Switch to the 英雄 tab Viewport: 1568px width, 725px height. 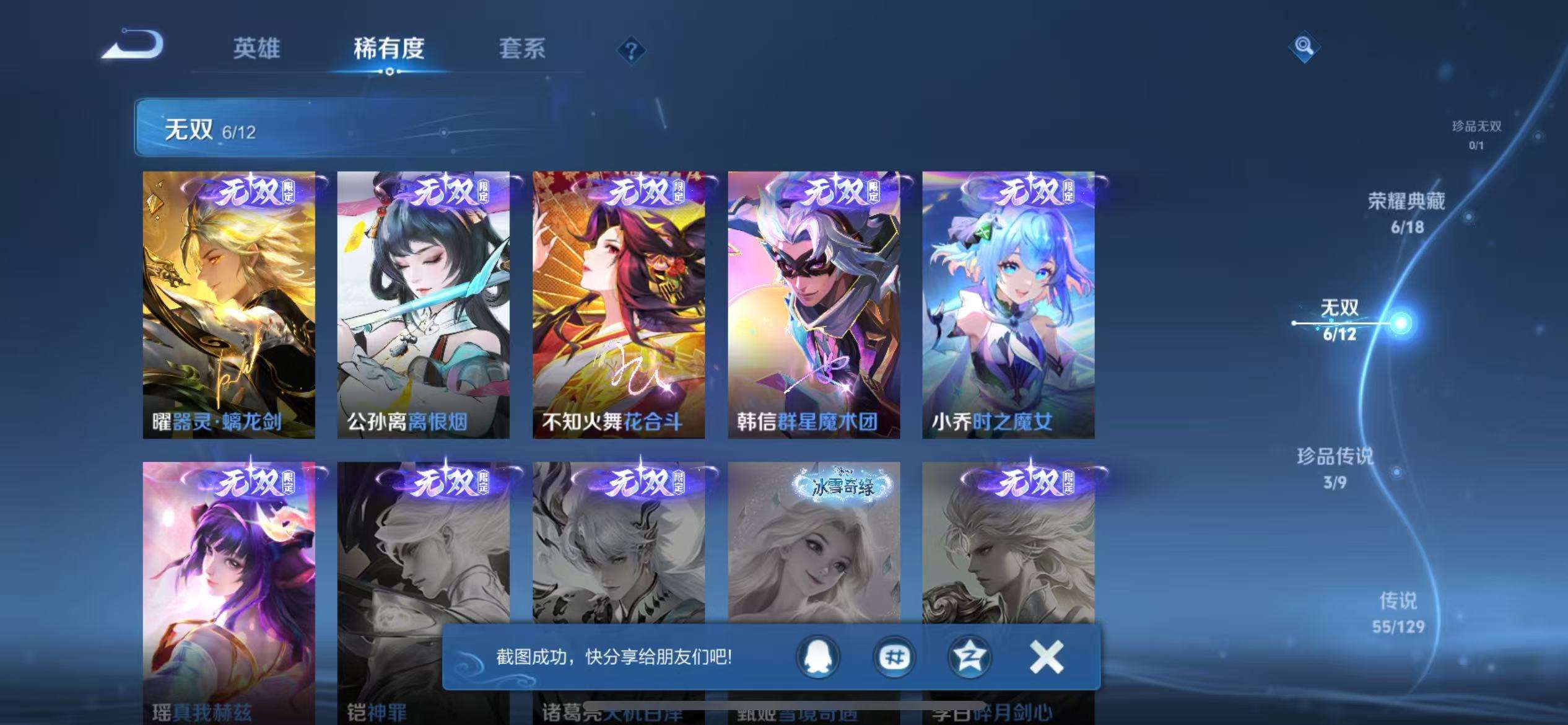(x=256, y=50)
